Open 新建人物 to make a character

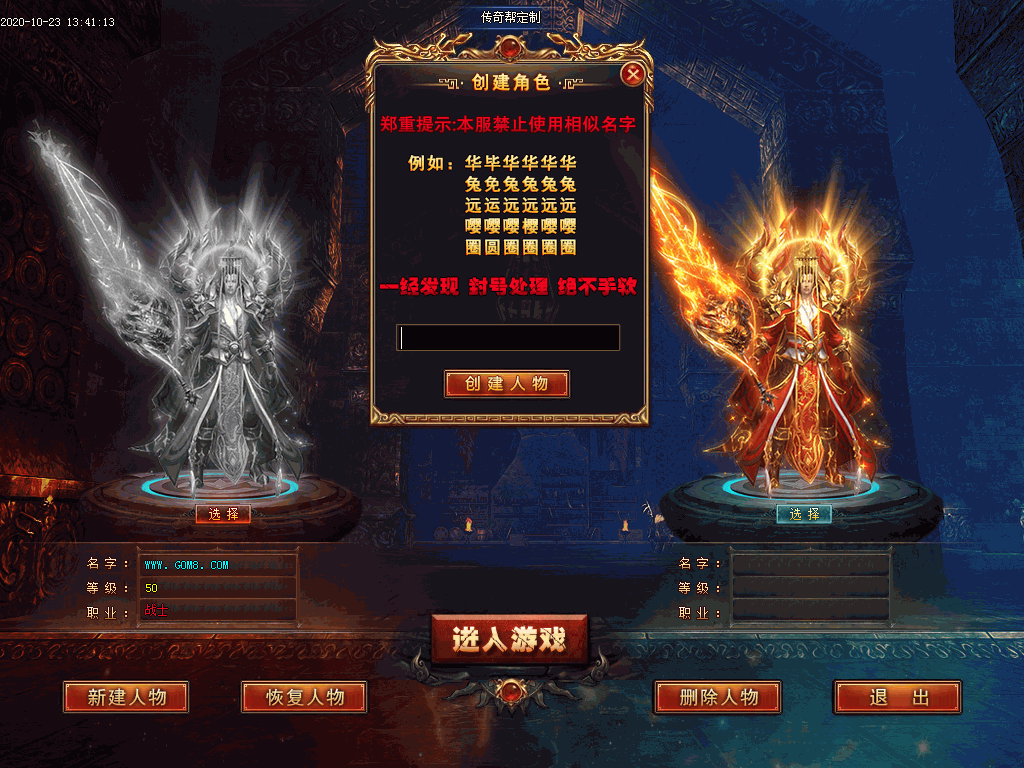[126, 697]
